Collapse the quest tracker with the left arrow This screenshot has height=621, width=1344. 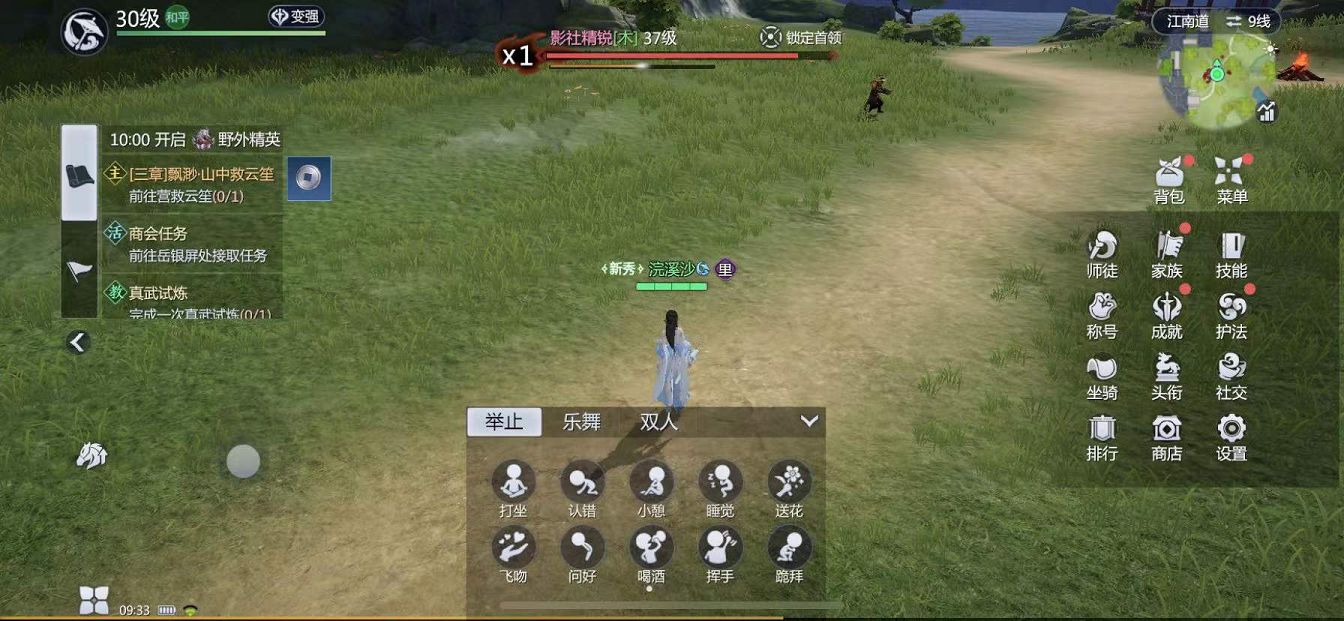click(x=78, y=342)
